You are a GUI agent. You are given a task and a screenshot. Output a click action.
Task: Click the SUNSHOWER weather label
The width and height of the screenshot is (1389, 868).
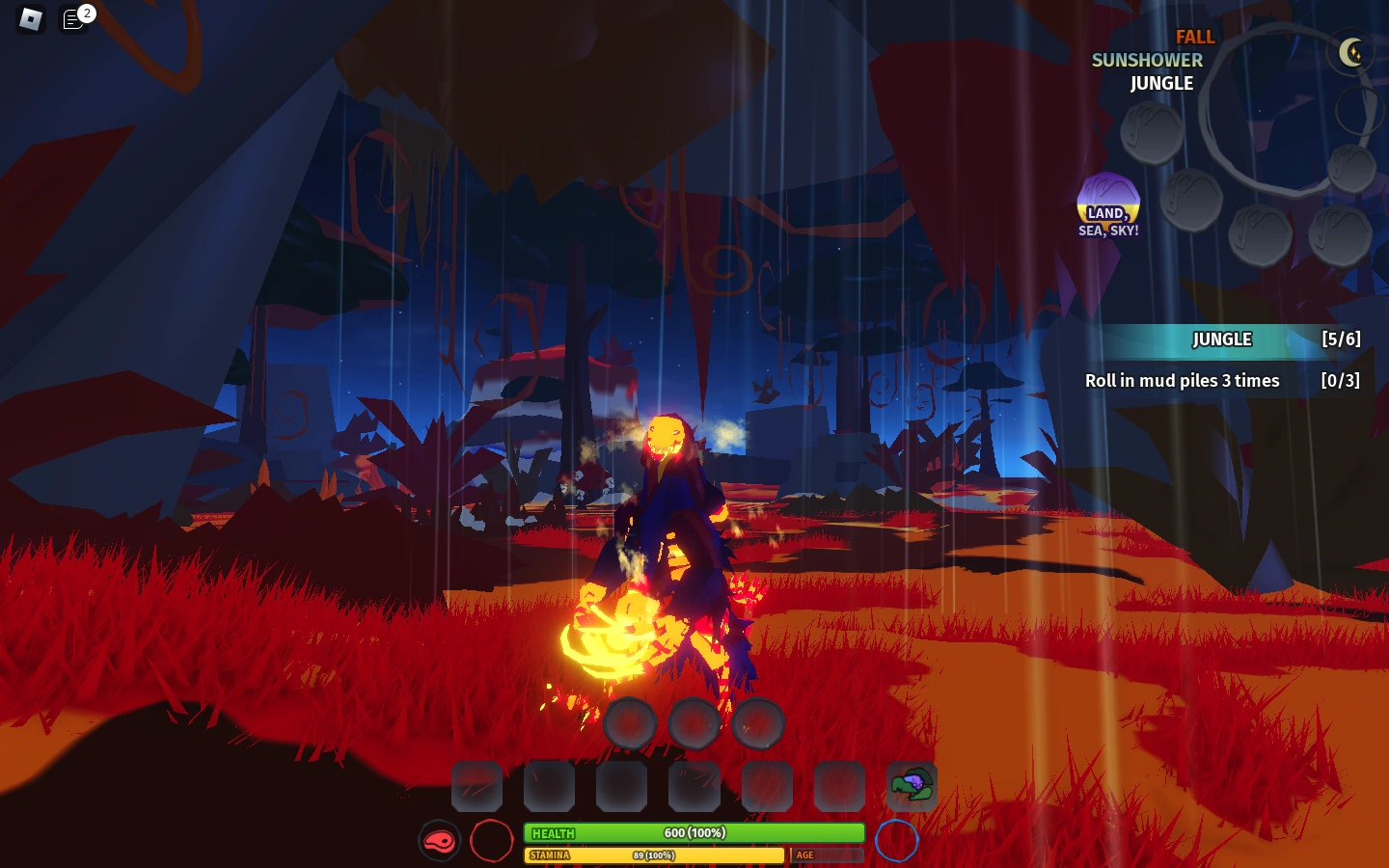(1146, 60)
